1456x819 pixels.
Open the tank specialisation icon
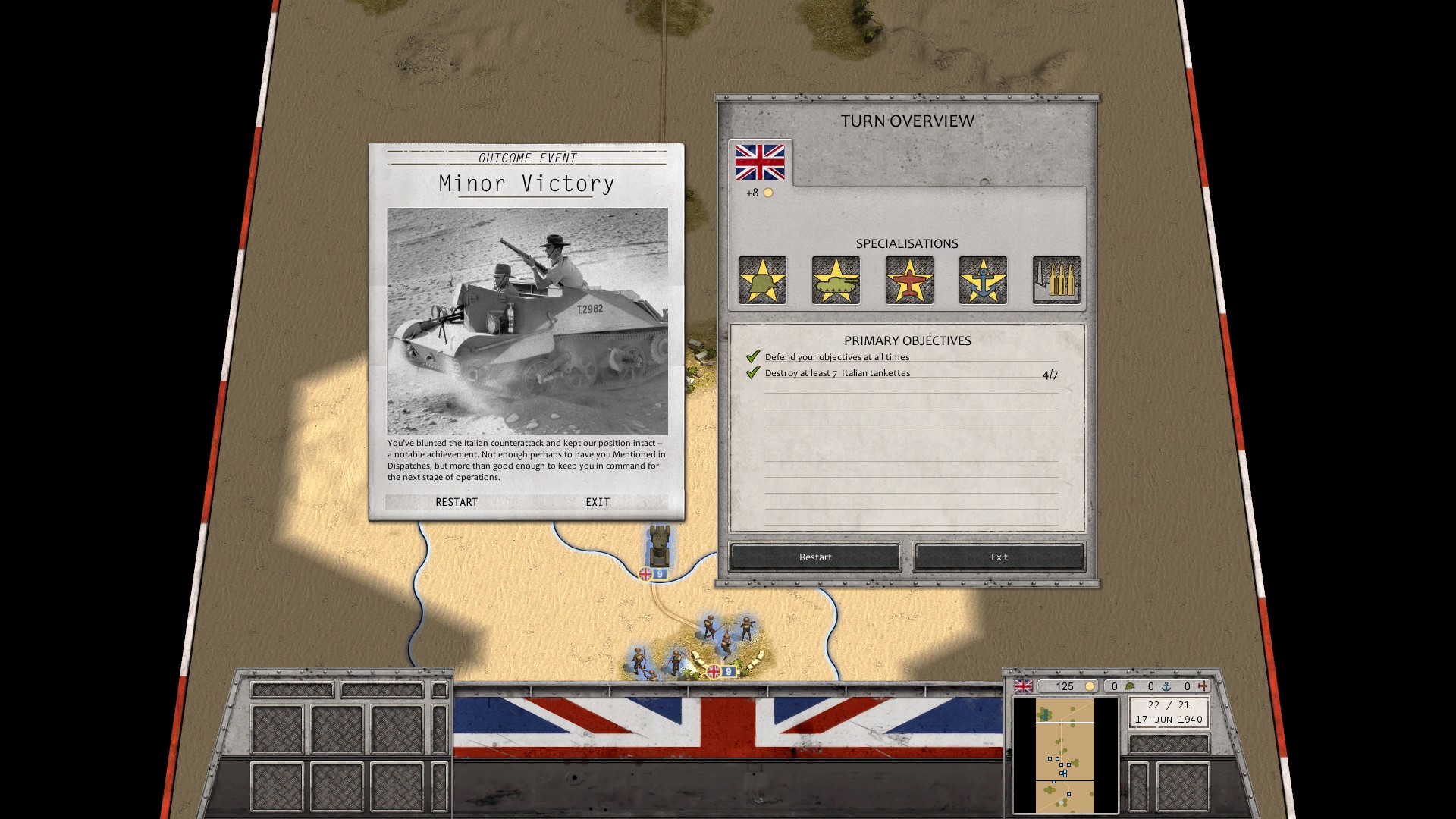tap(836, 281)
